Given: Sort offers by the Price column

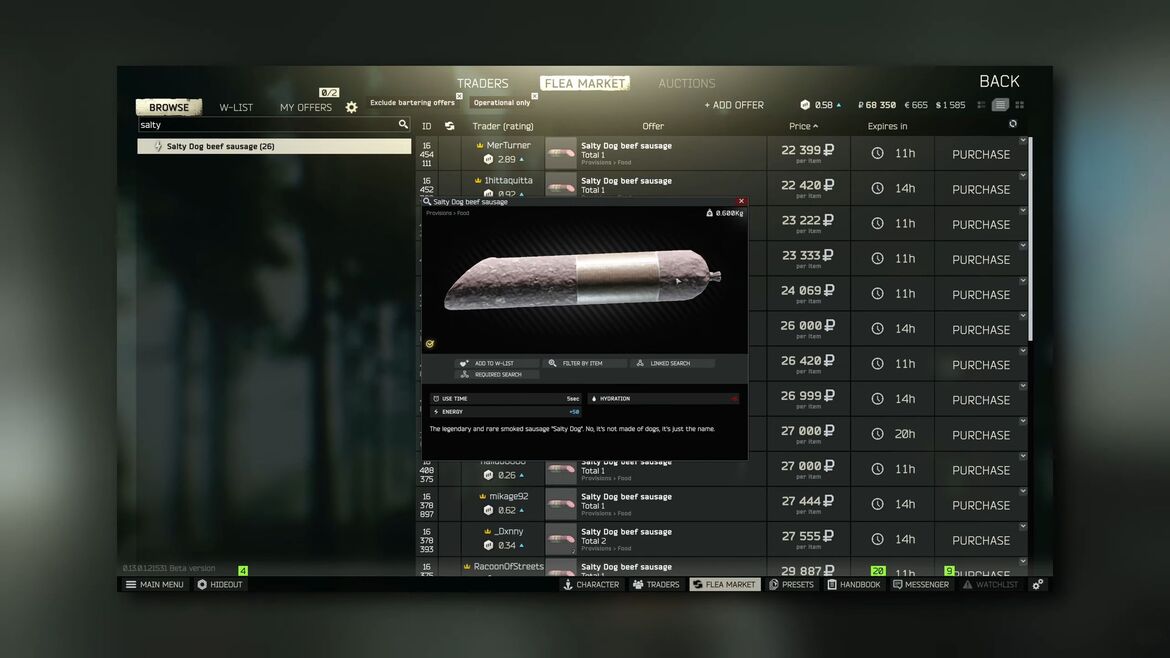Looking at the screenshot, I should [x=802, y=126].
